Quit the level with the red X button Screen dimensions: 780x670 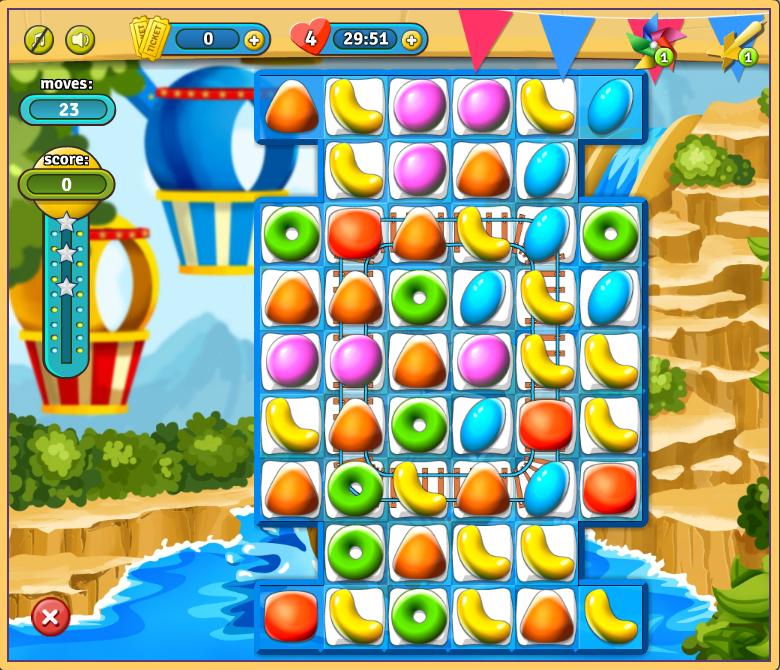click(x=50, y=616)
